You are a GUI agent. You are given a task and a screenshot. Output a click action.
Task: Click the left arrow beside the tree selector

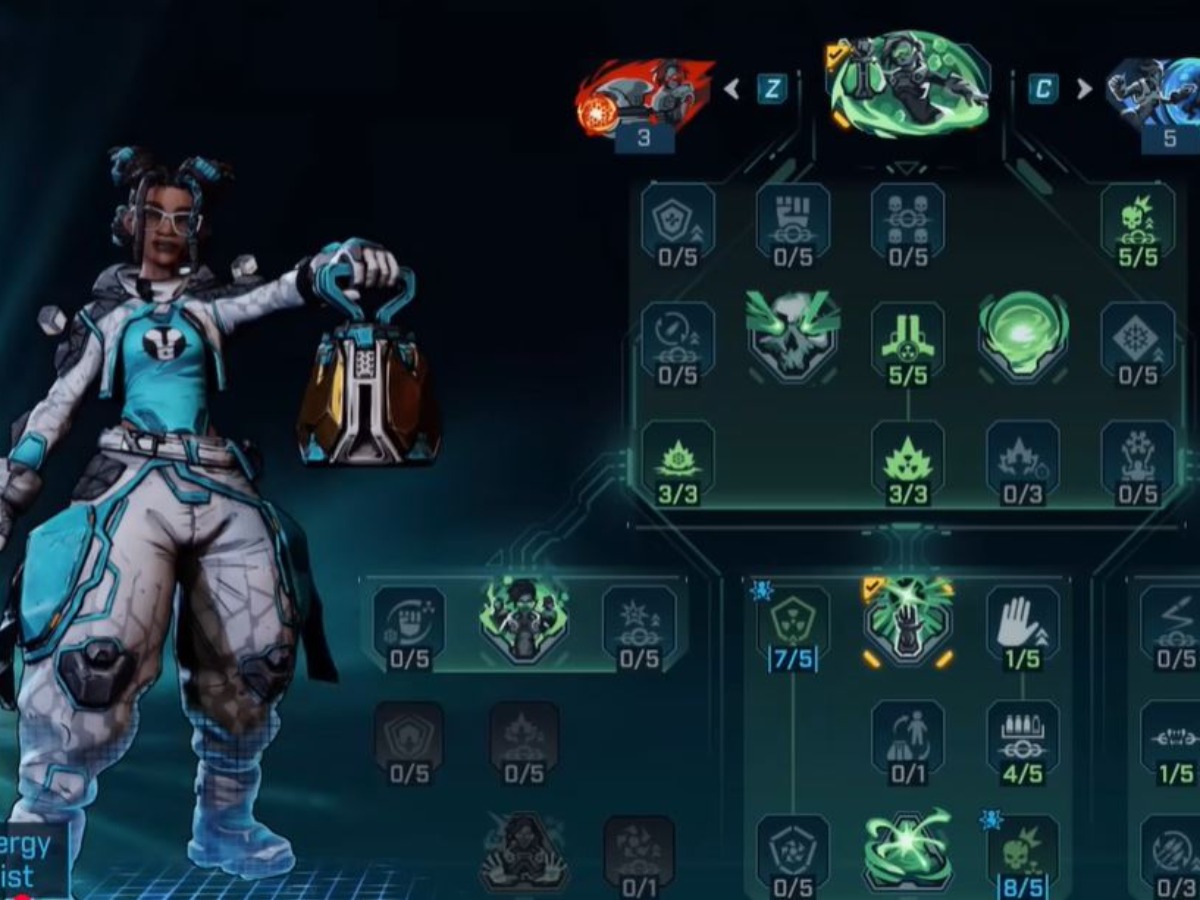732,89
